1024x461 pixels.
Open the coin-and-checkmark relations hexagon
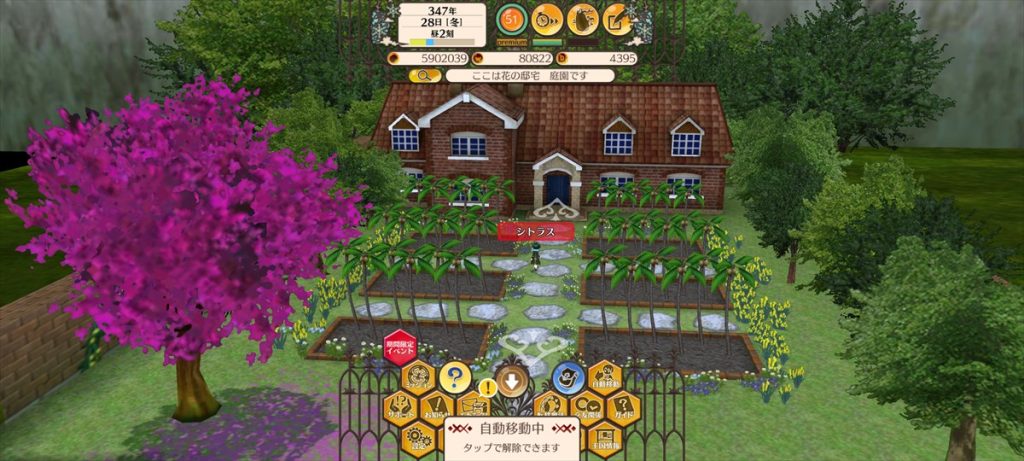click(586, 407)
